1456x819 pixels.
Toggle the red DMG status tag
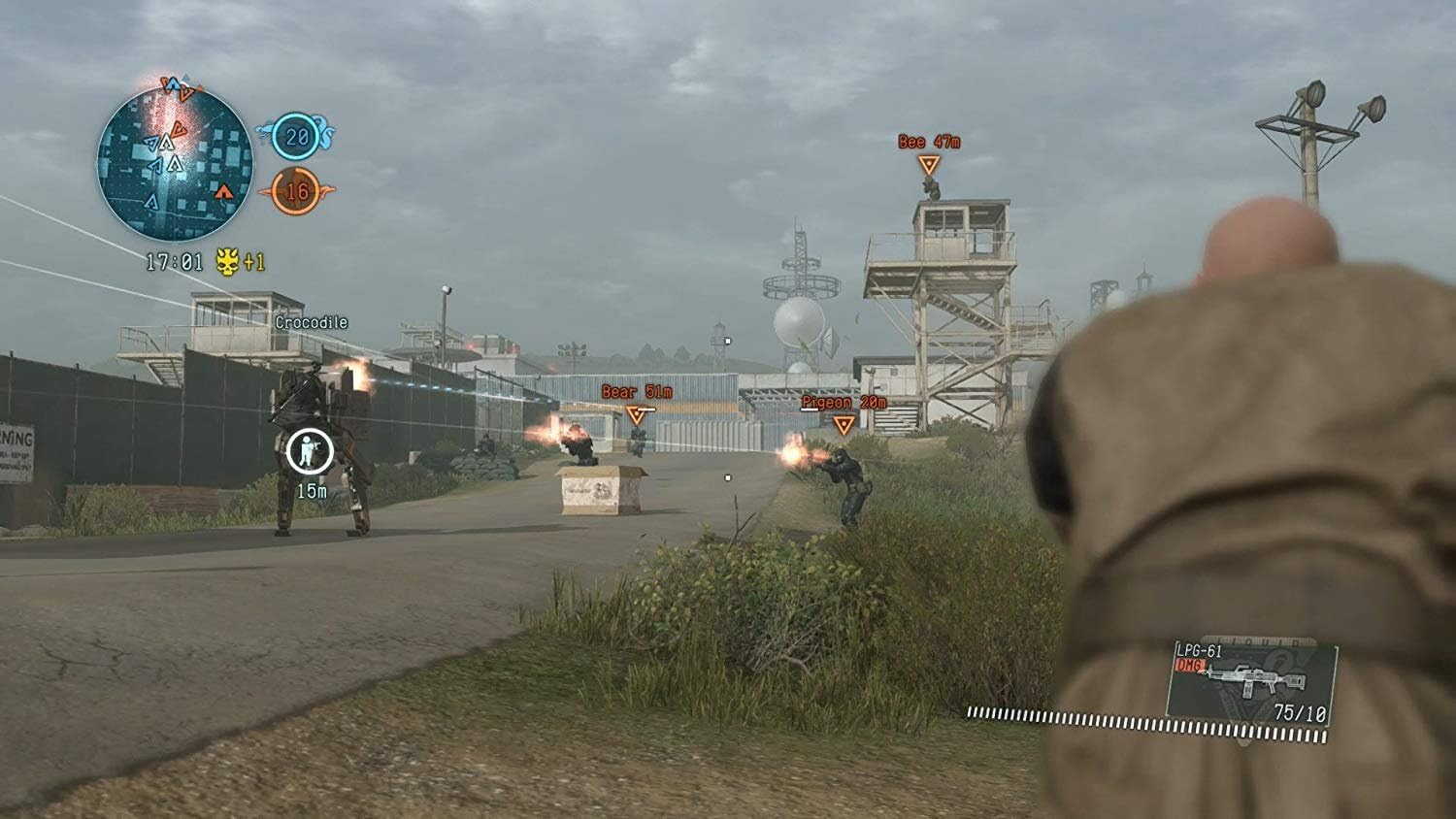(x=1189, y=664)
